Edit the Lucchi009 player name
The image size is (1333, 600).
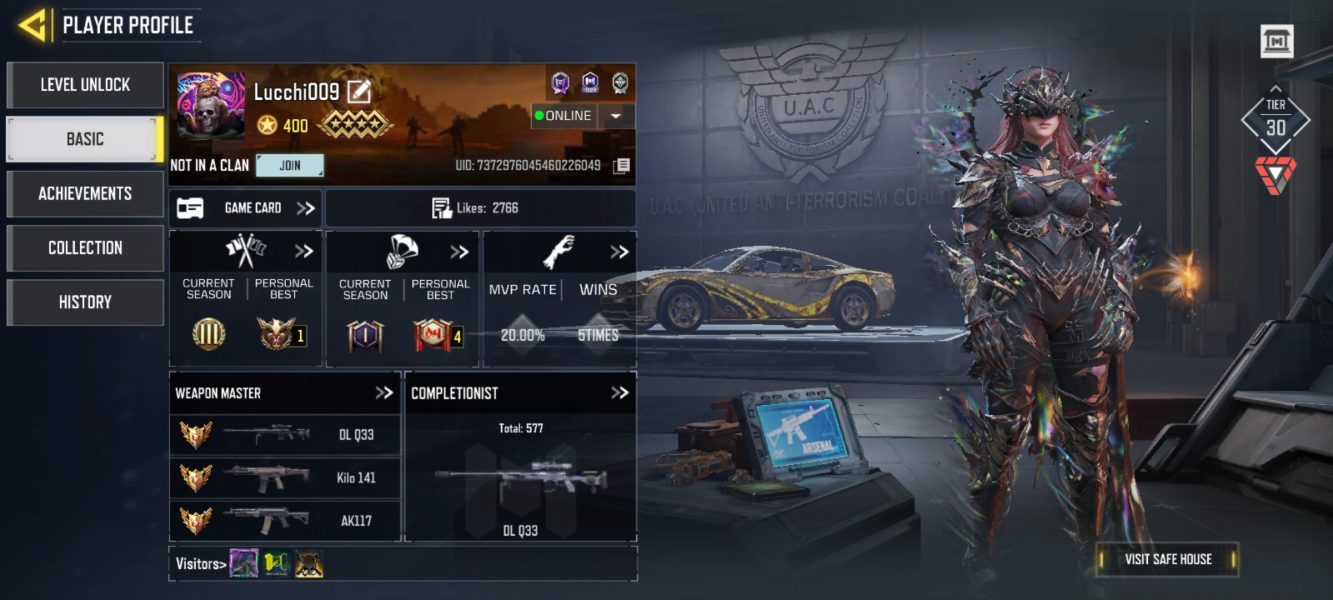pyautogui.click(x=359, y=93)
